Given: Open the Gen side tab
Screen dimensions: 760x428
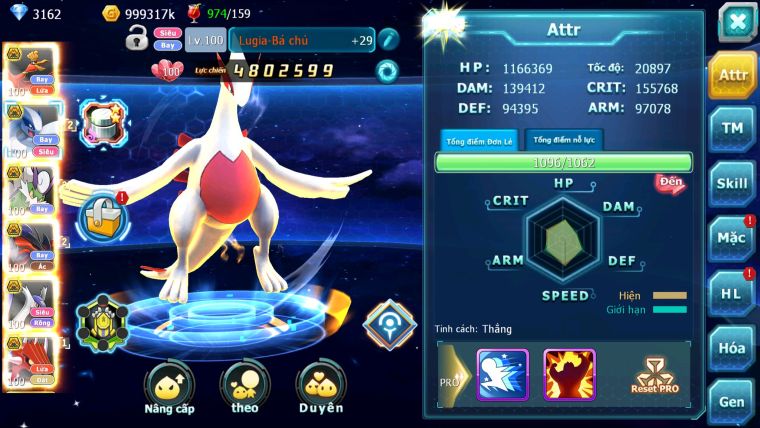Looking at the screenshot, I should (733, 400).
